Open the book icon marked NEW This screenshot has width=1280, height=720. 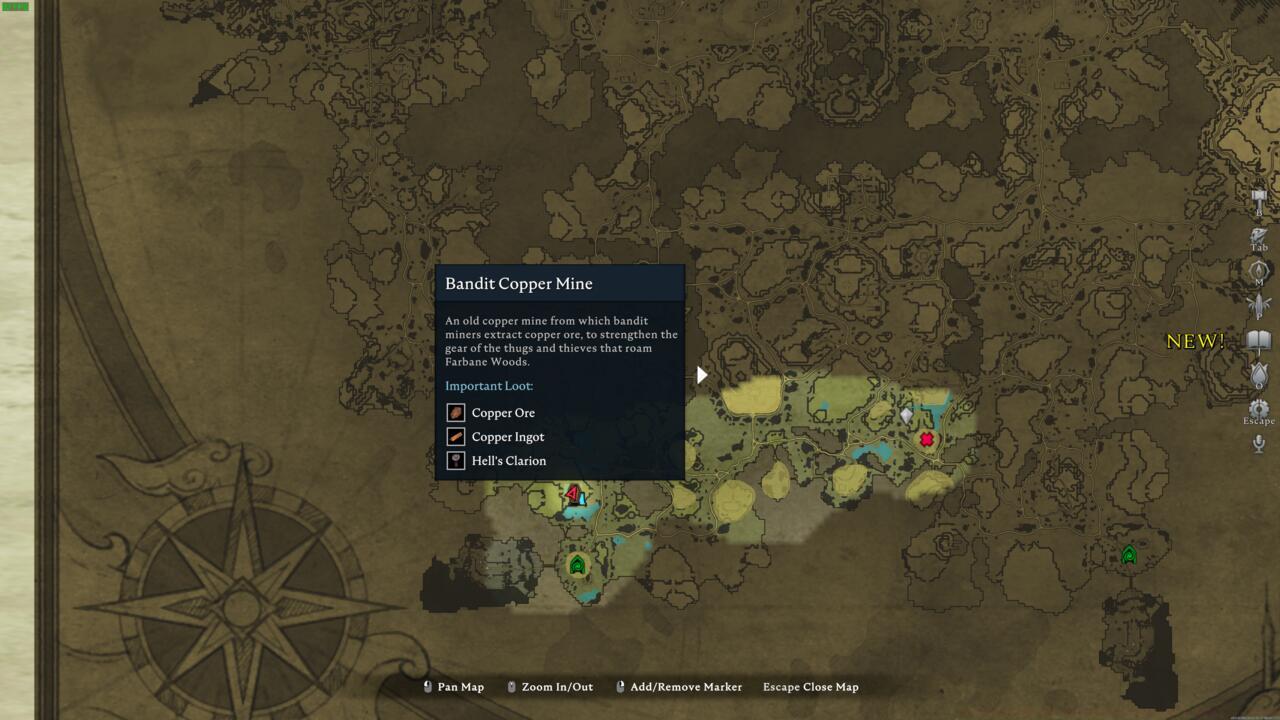click(x=1259, y=341)
